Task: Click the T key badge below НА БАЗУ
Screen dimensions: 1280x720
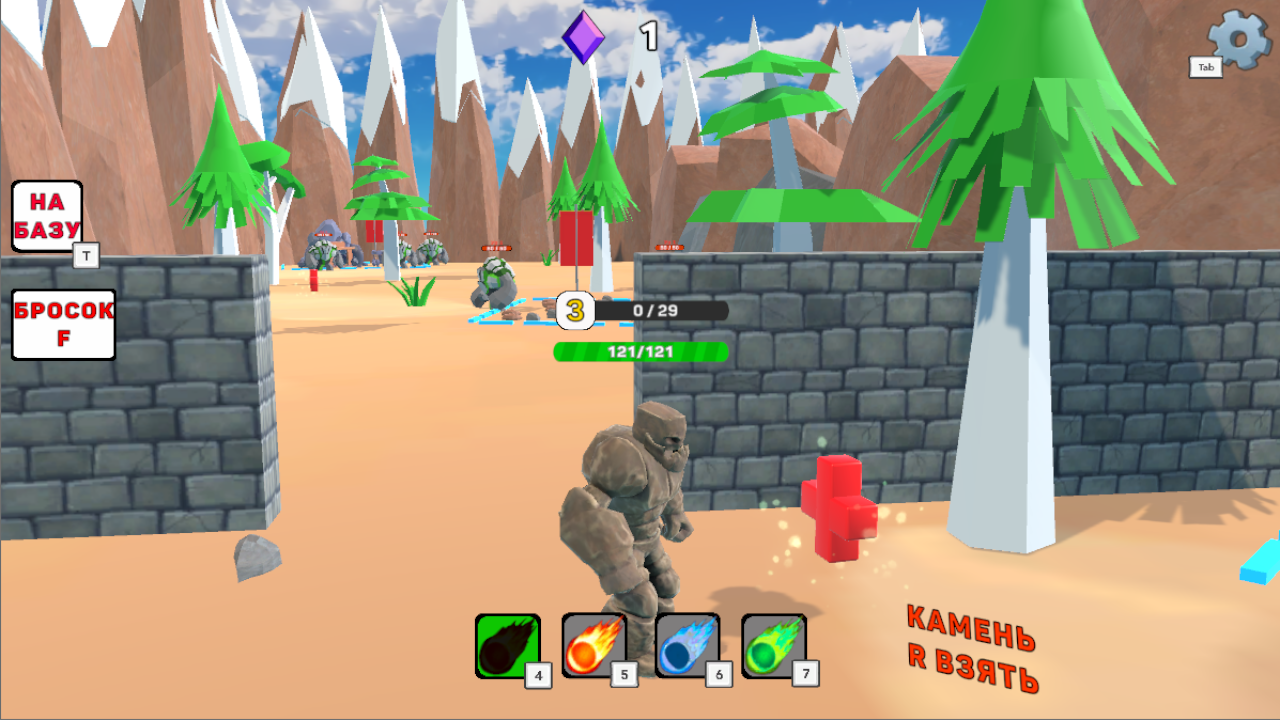Action: click(86, 256)
